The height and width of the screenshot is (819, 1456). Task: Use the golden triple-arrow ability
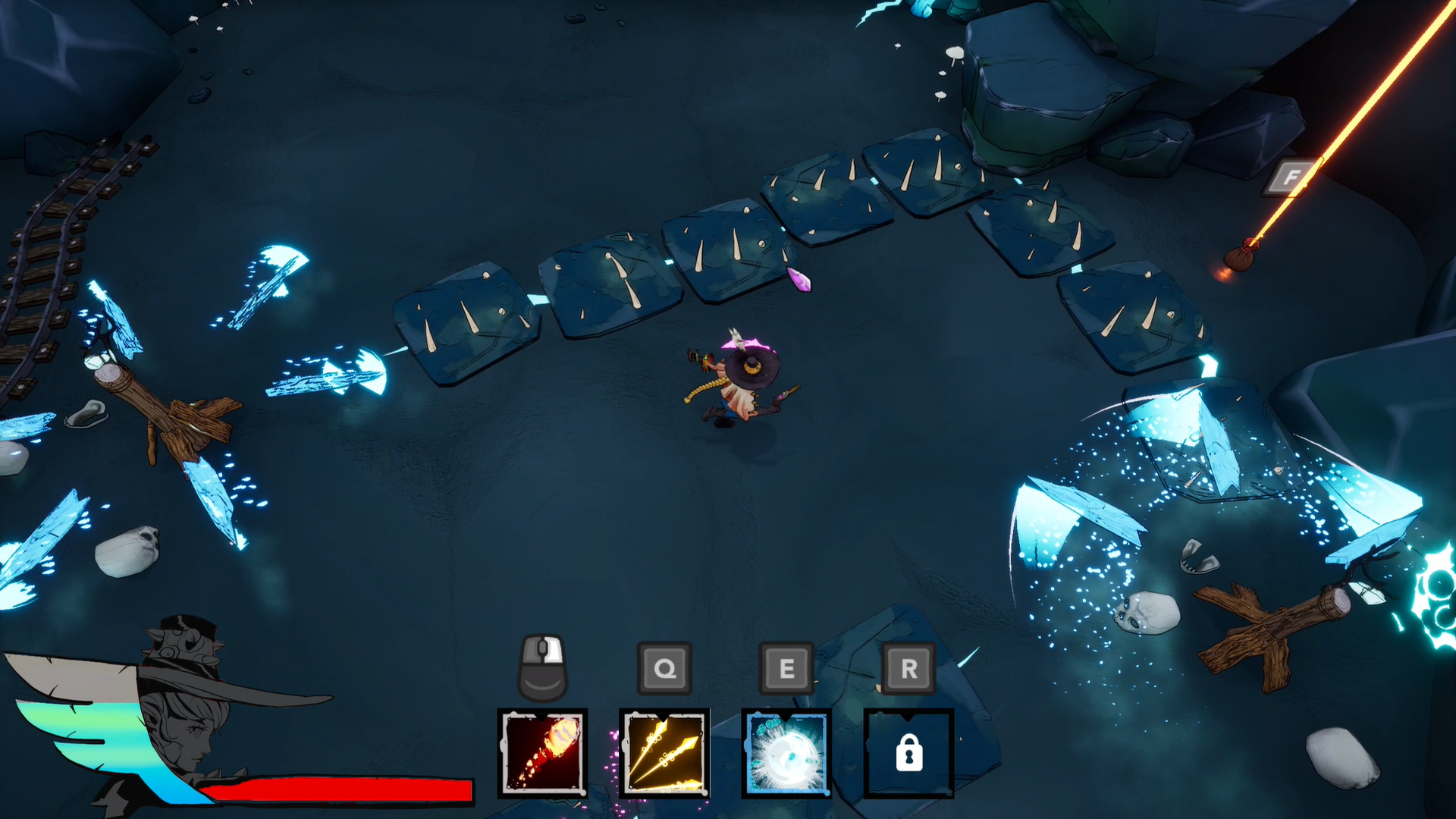click(x=664, y=753)
